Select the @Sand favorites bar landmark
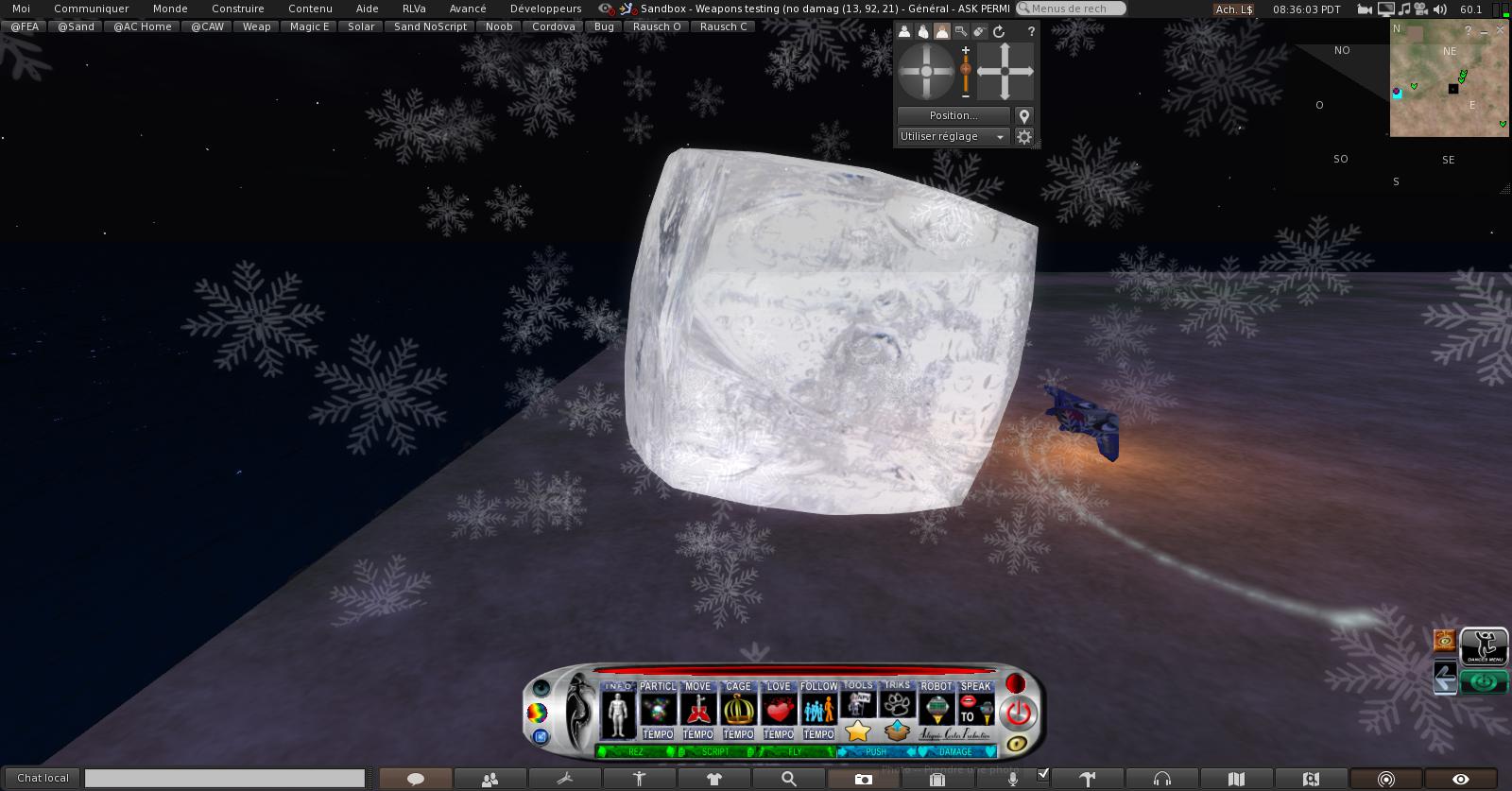 click(x=76, y=26)
